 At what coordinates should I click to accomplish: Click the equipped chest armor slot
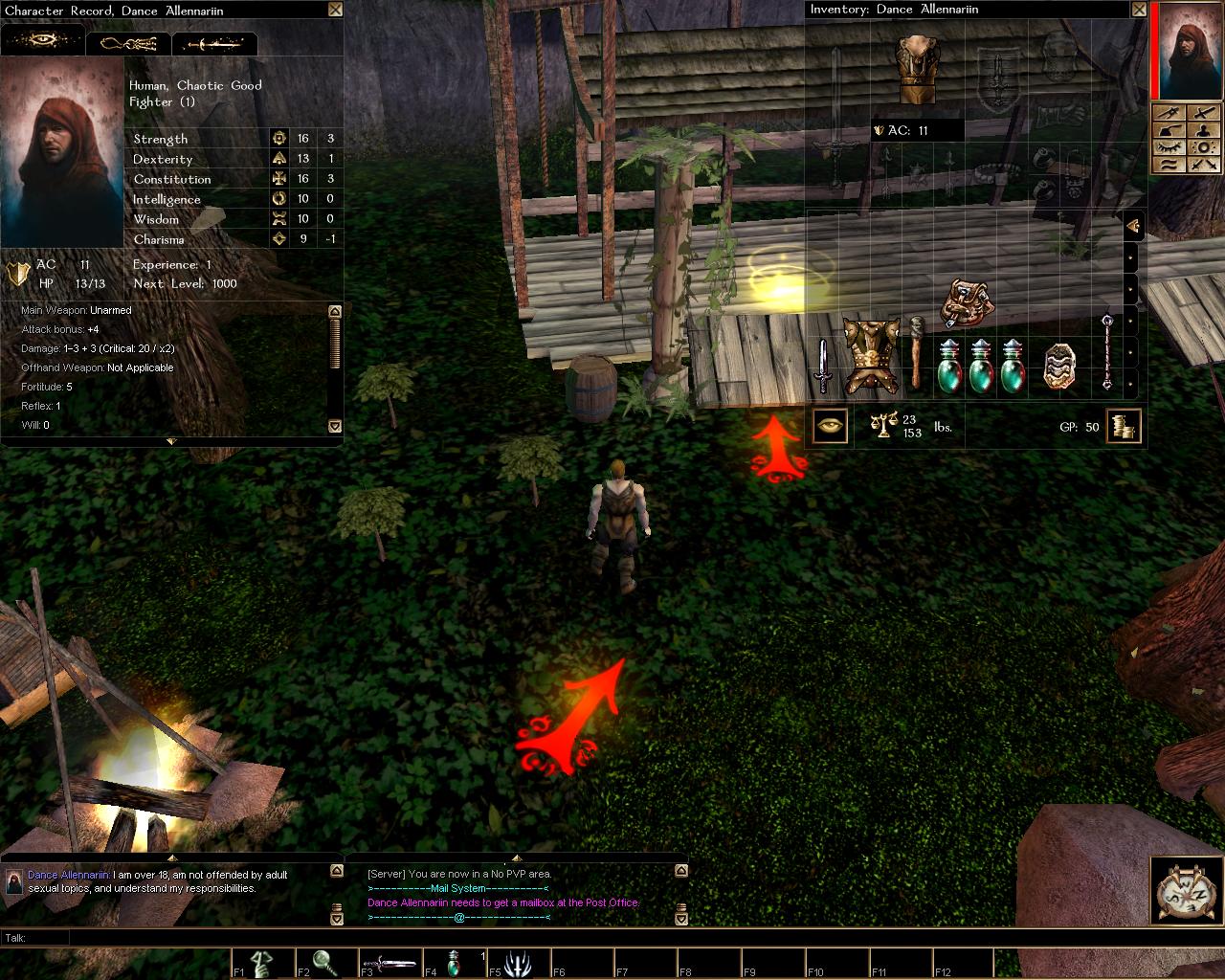(919, 68)
